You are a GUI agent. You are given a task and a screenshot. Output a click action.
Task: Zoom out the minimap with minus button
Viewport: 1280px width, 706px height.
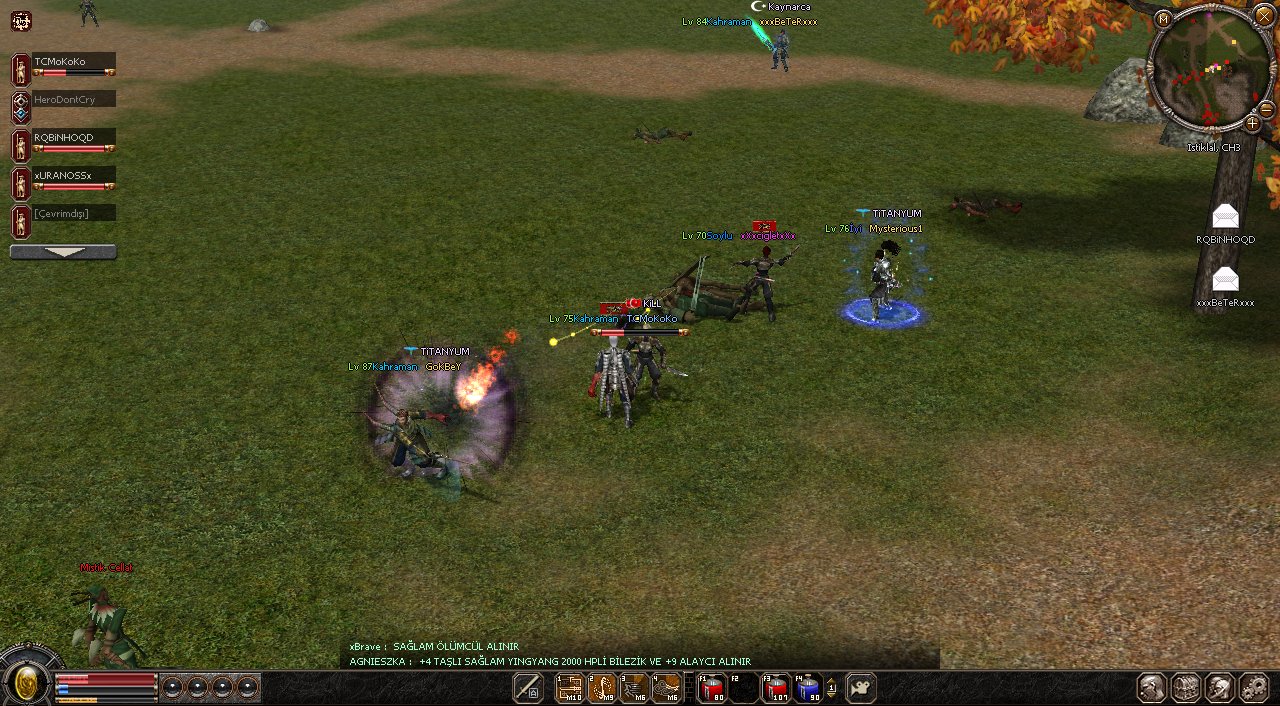click(1266, 108)
